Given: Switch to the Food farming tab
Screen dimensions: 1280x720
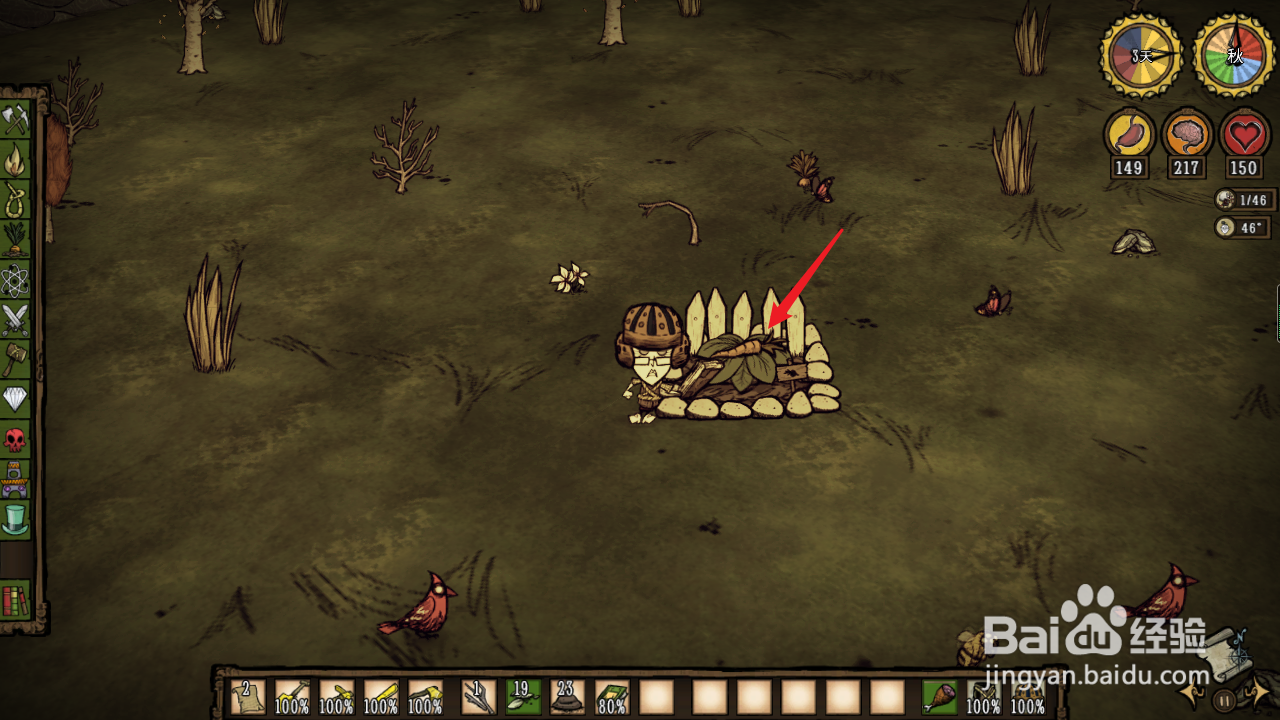Looking at the screenshot, I should [x=16, y=239].
